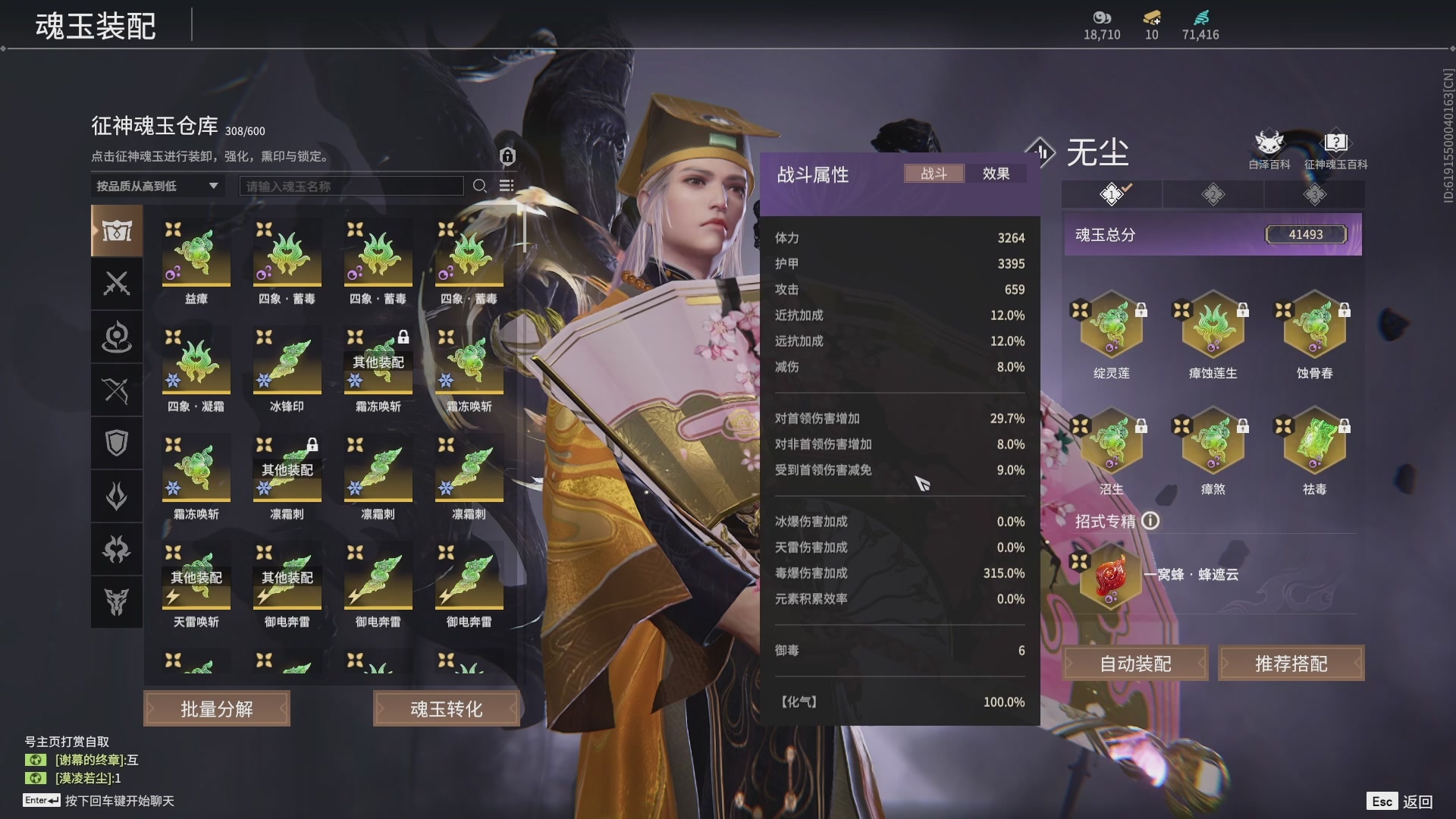
Task: Toggle the warehouse lock icon
Action: click(x=507, y=157)
